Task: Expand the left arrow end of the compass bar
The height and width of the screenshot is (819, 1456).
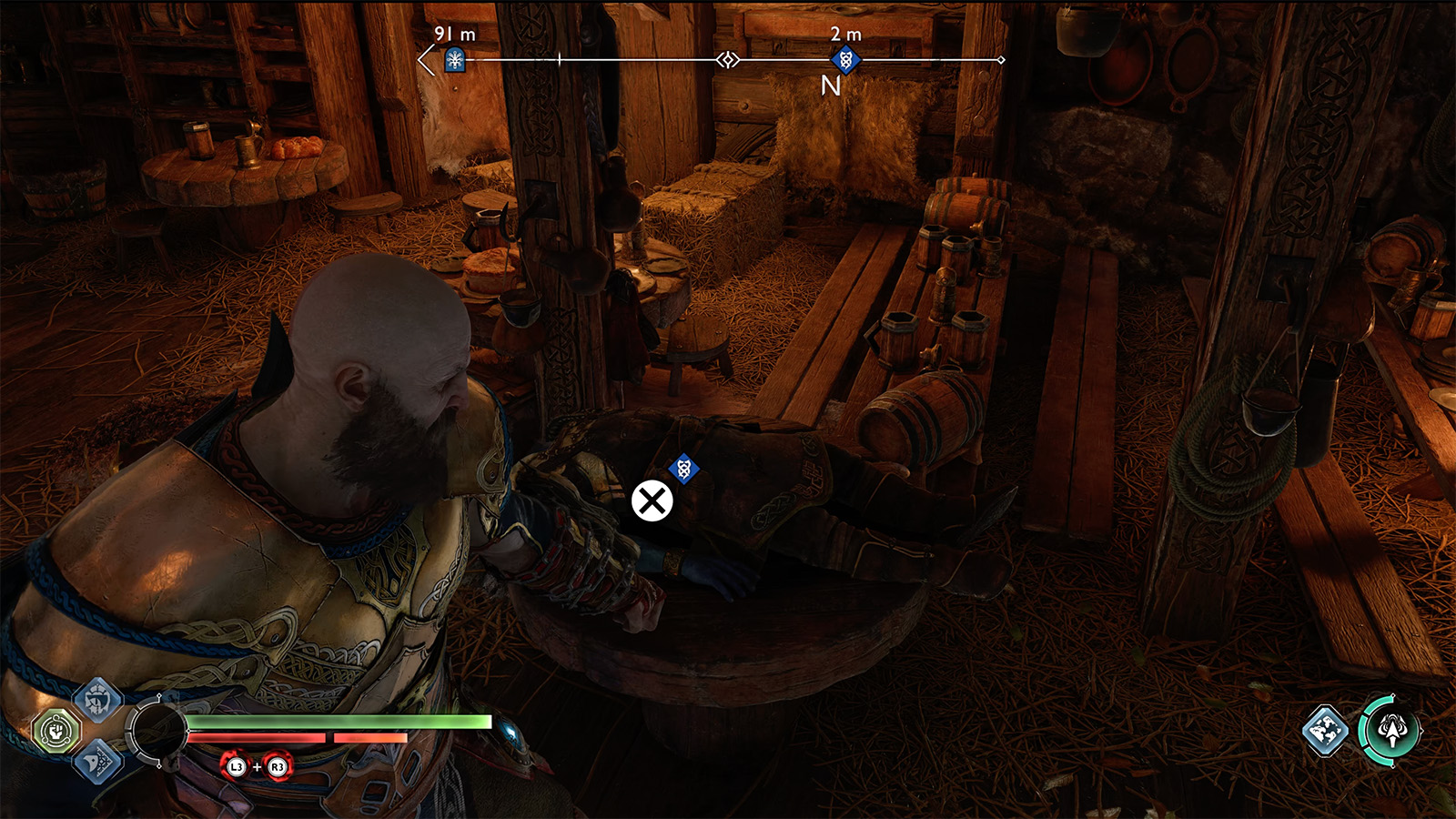Action: point(424,59)
